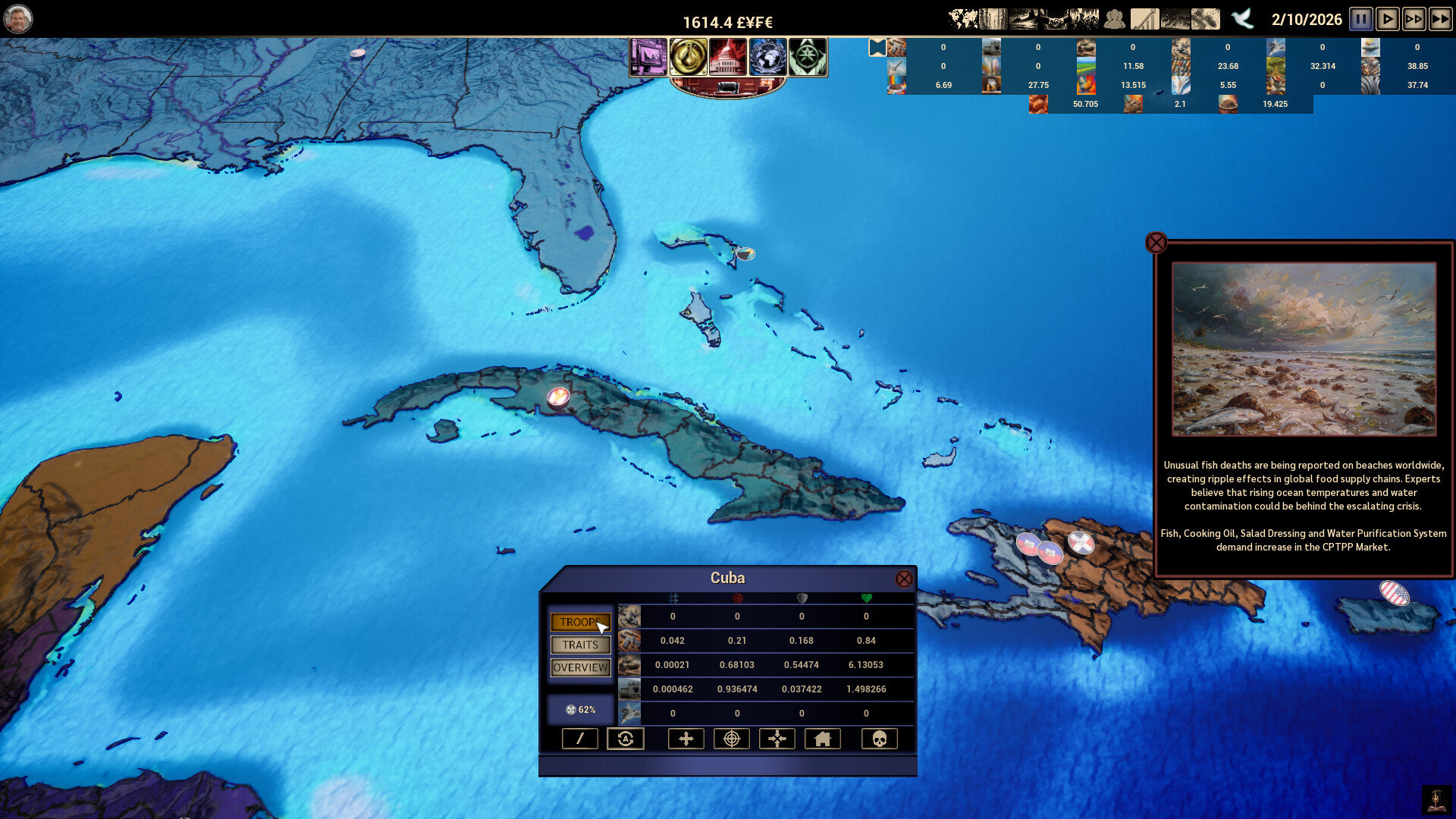The height and width of the screenshot is (819, 1456).
Task: Toggle the flag marker left of the resource bar
Action: [877, 47]
